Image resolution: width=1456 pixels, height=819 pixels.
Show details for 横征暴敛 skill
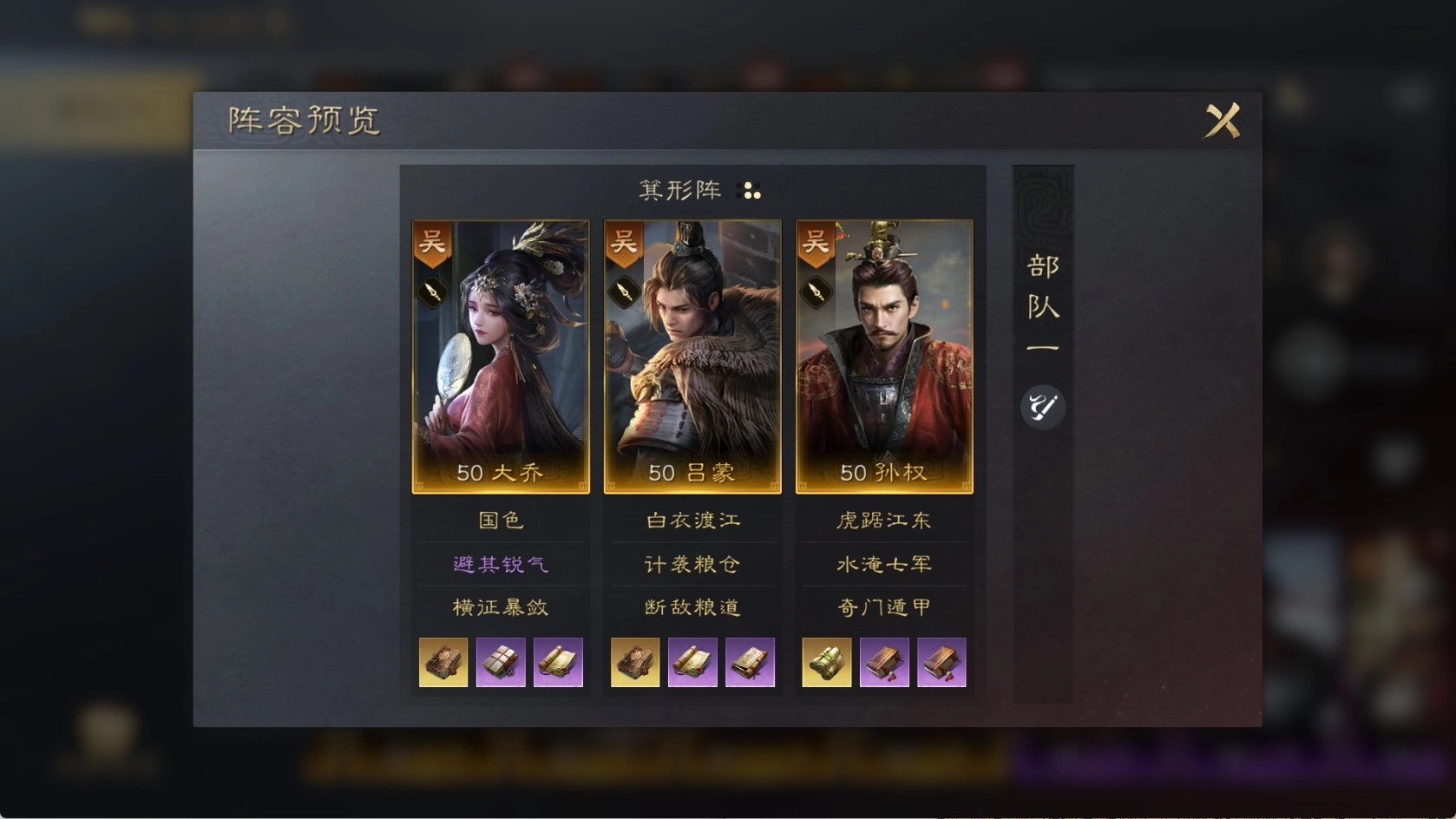pos(501,607)
